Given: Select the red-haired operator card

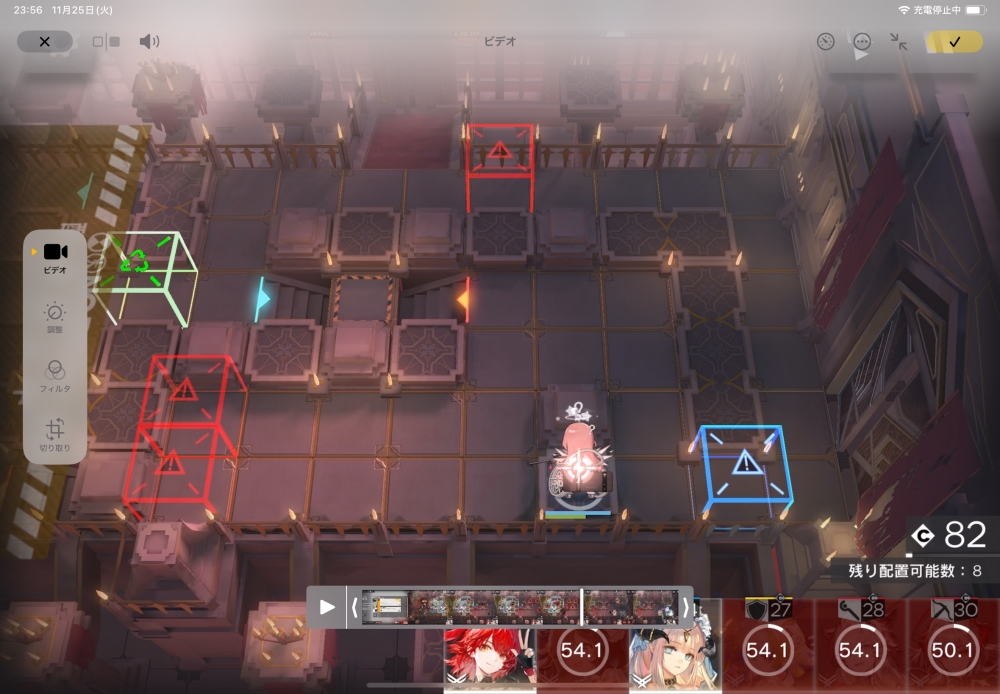Looking at the screenshot, I should click(x=490, y=656).
